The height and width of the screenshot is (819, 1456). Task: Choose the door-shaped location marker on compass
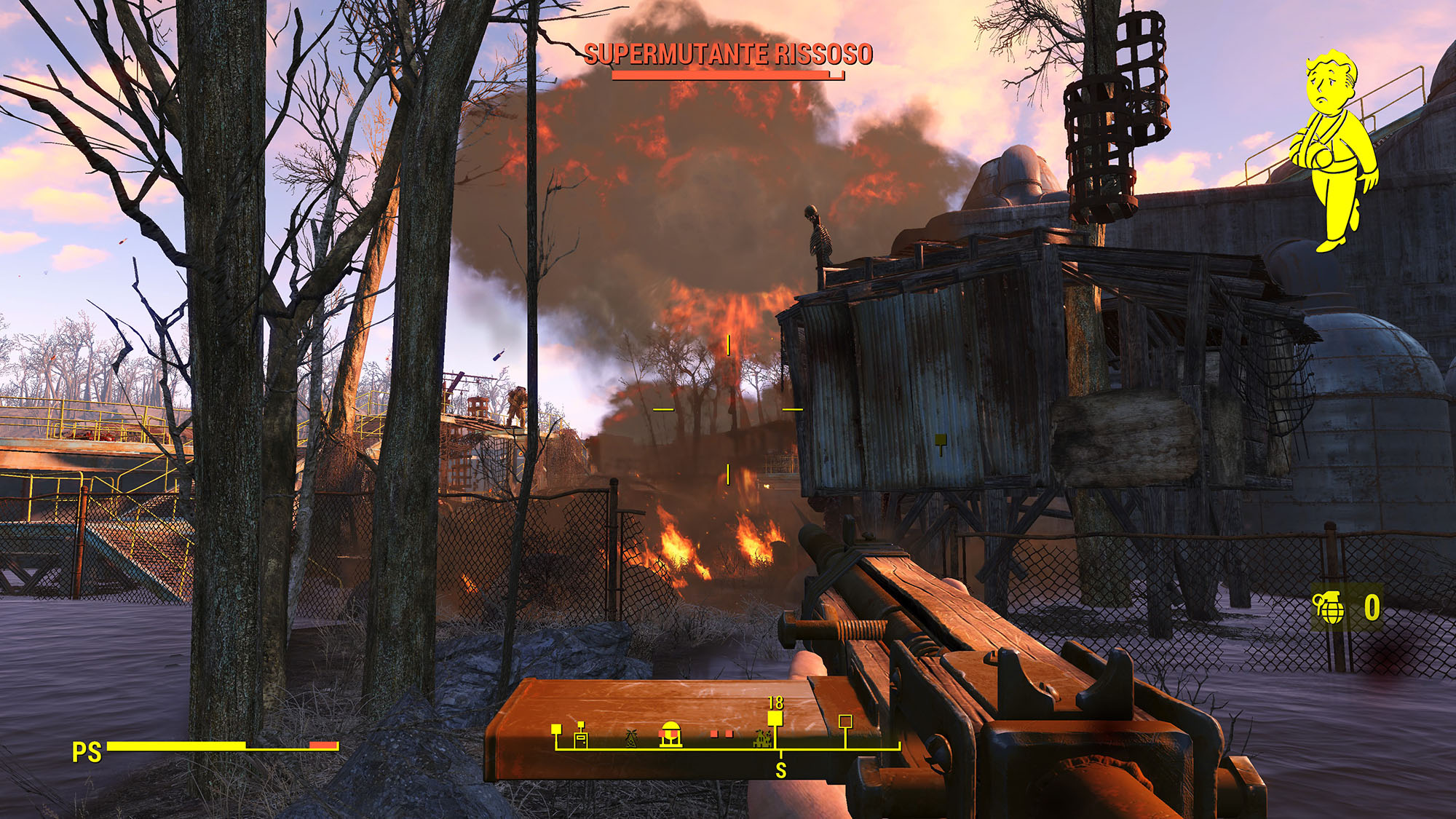581,736
